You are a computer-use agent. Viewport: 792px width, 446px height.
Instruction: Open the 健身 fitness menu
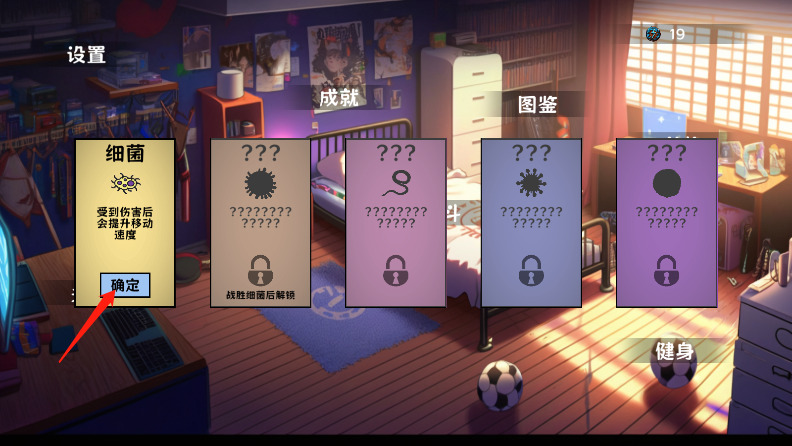[x=674, y=351]
